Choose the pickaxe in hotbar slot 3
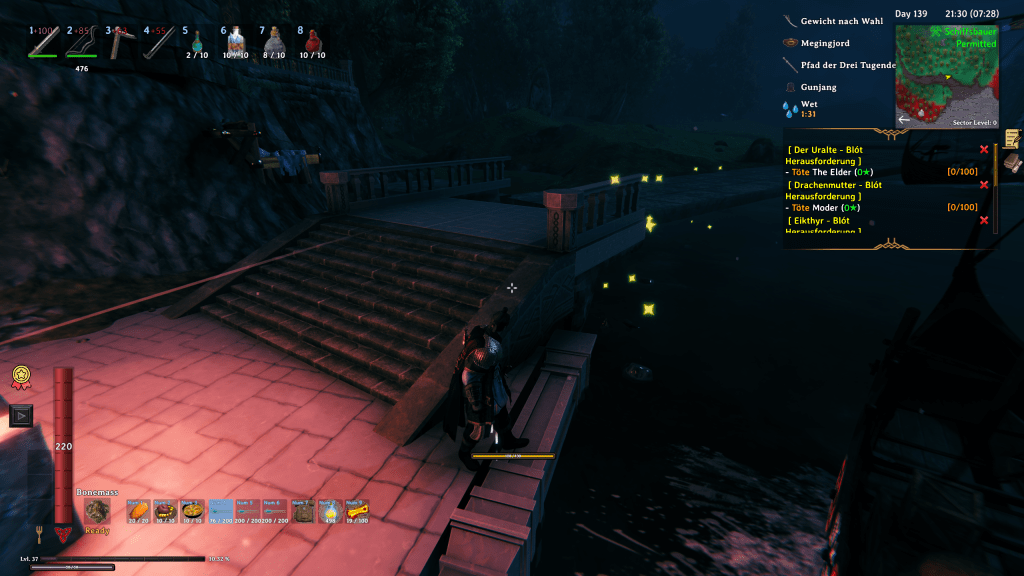1024x576 pixels. (x=119, y=41)
